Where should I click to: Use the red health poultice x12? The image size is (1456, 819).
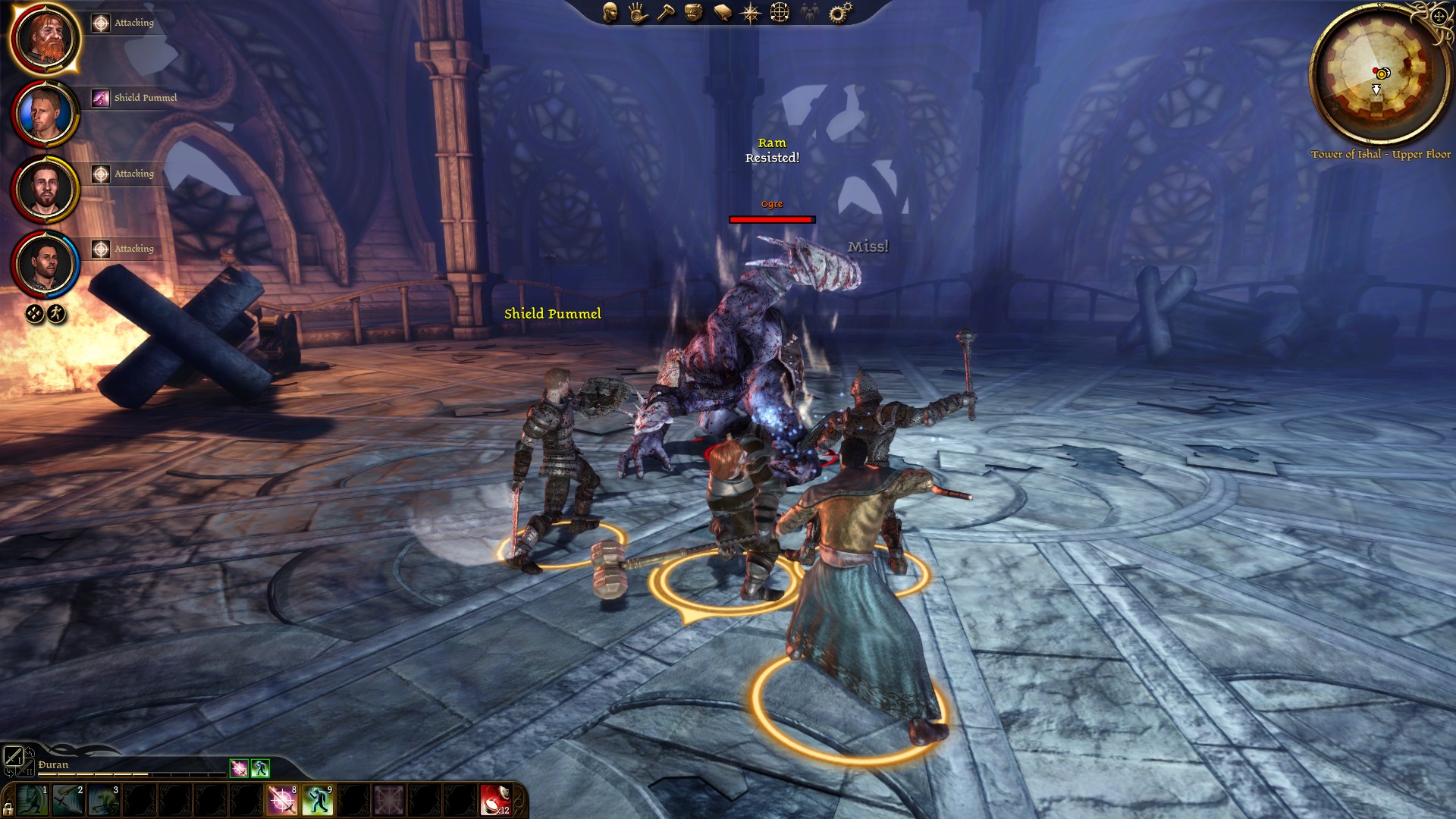point(495,800)
